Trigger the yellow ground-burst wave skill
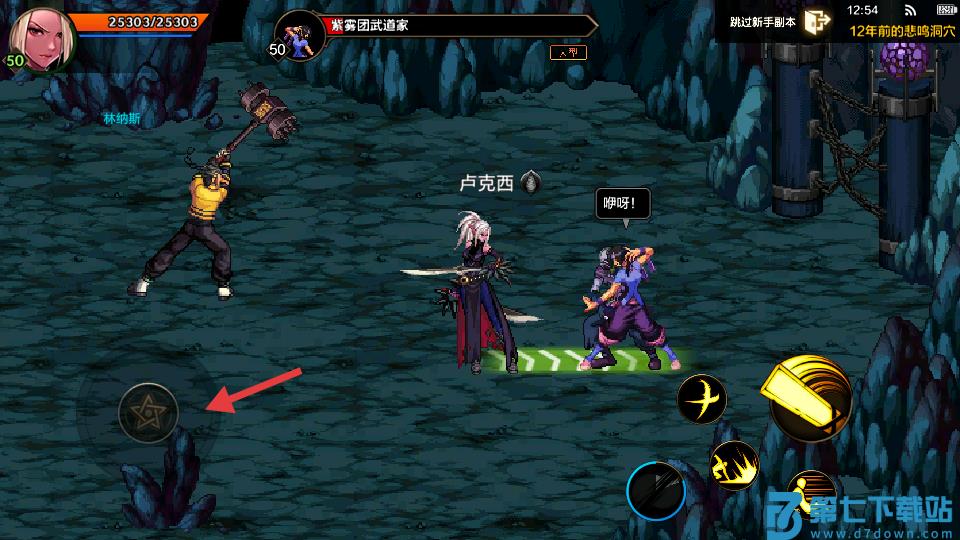The width and height of the screenshot is (960, 540). pos(735,466)
